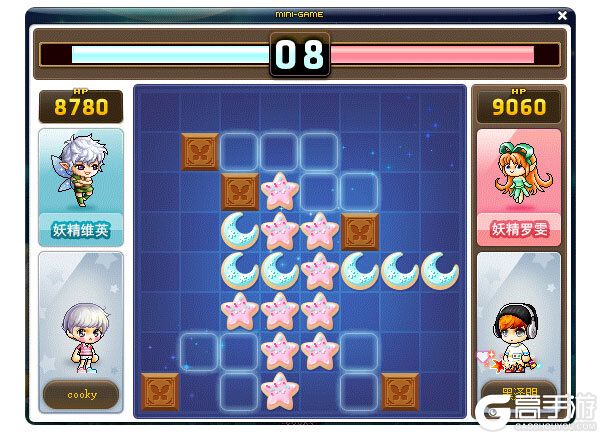The image size is (600, 435).
Task: Select the topmost pink star cookie tile
Action: pos(279,190)
